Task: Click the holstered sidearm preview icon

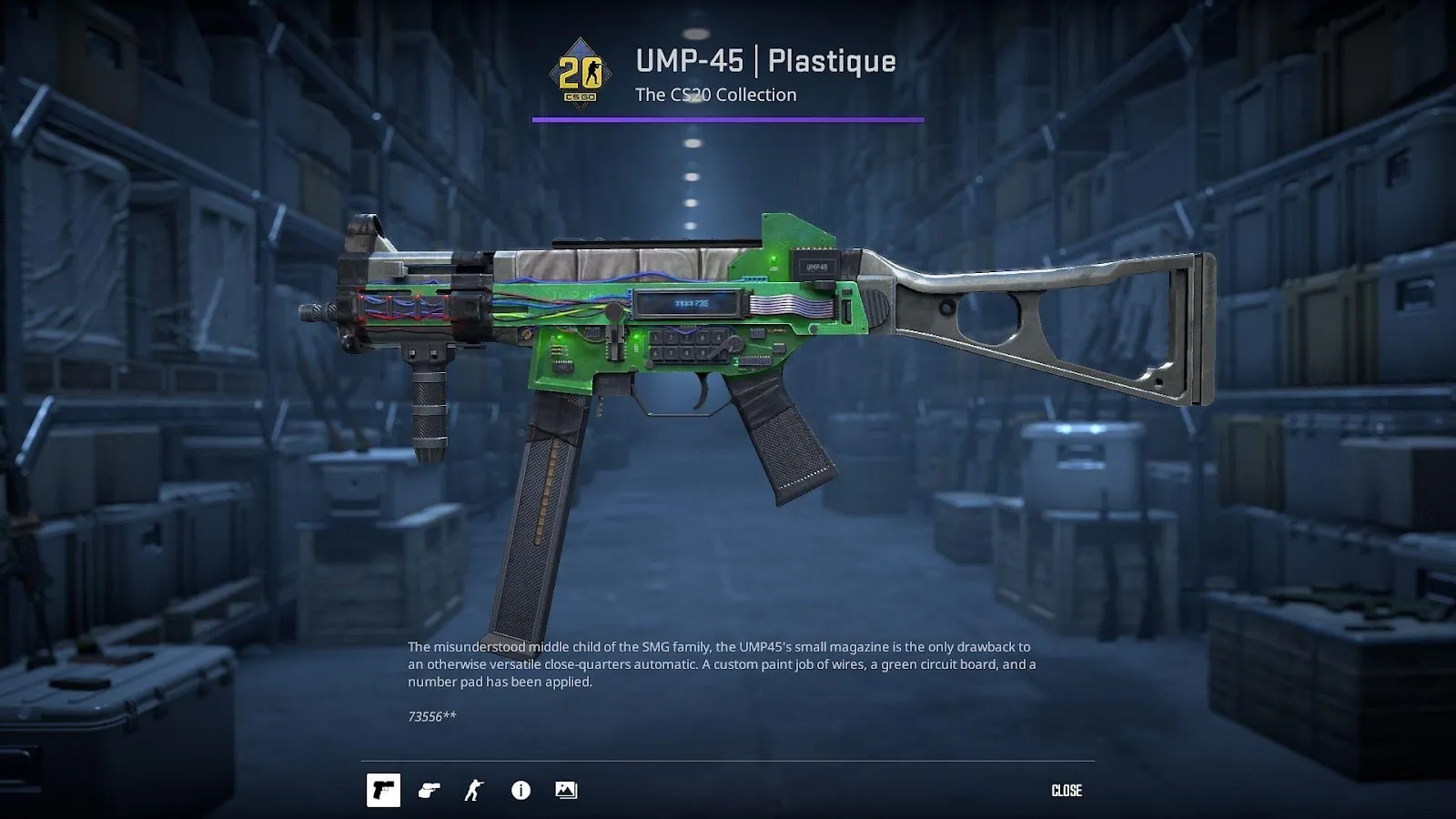Action: (430, 790)
